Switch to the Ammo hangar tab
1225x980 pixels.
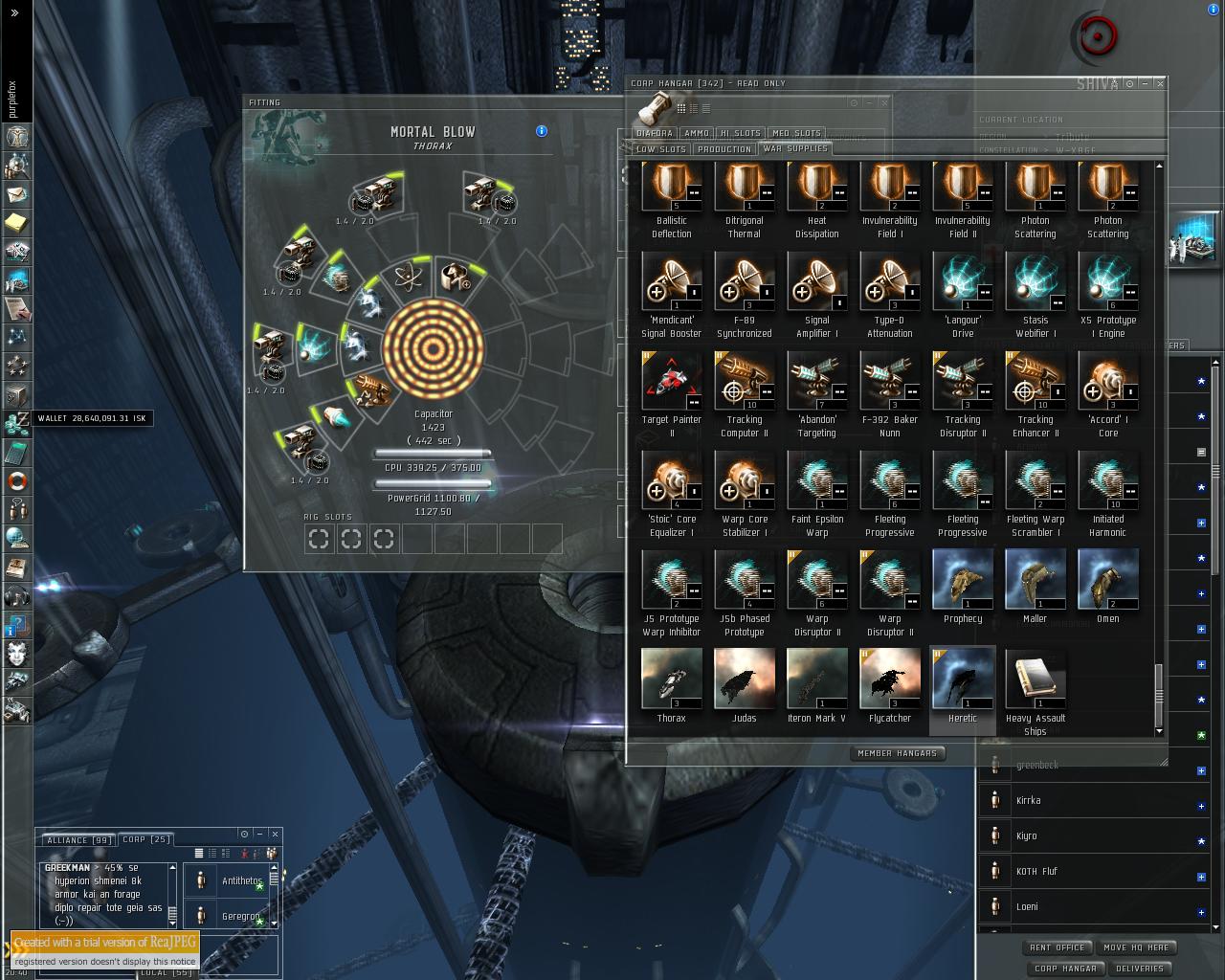click(x=697, y=133)
